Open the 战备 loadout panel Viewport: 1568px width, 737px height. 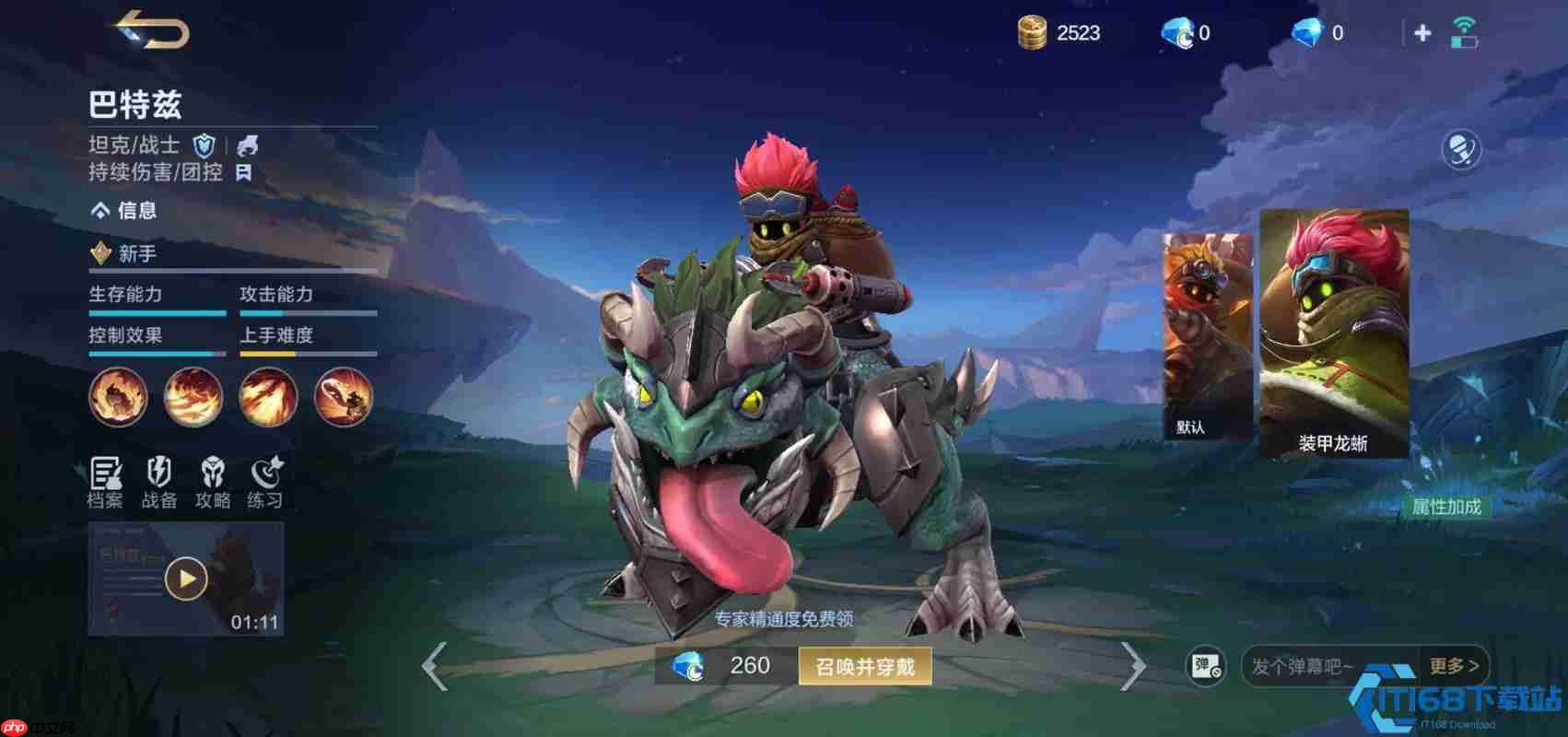(x=160, y=482)
